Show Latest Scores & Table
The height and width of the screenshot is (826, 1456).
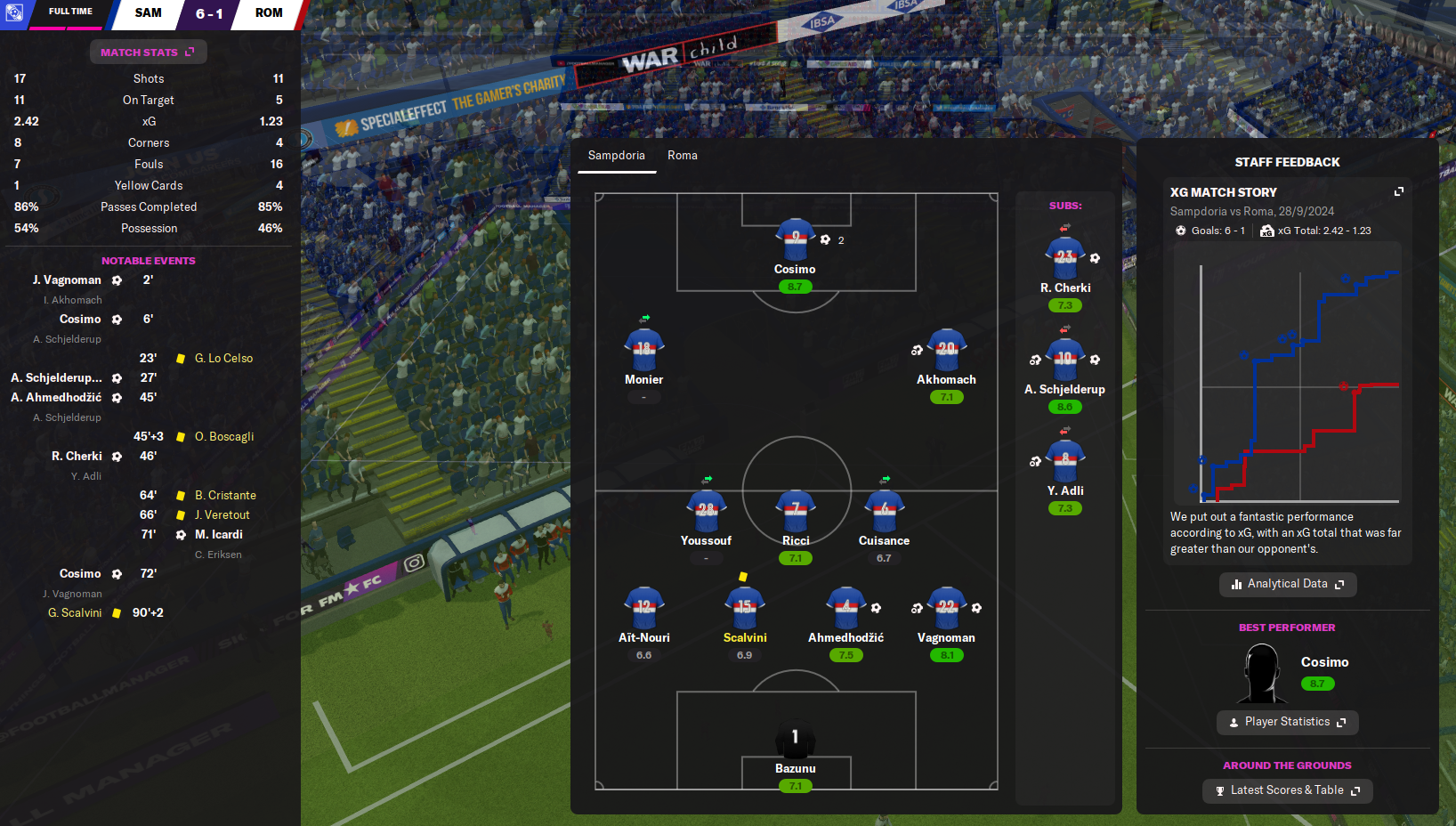pyautogui.click(x=1287, y=790)
